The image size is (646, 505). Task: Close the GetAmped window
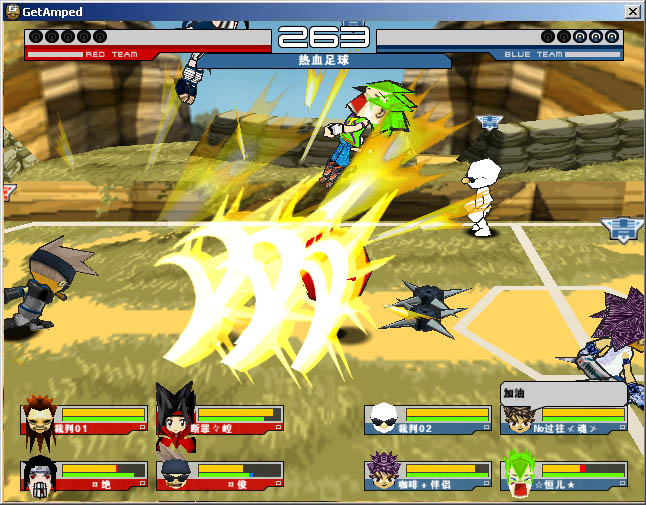632,10
